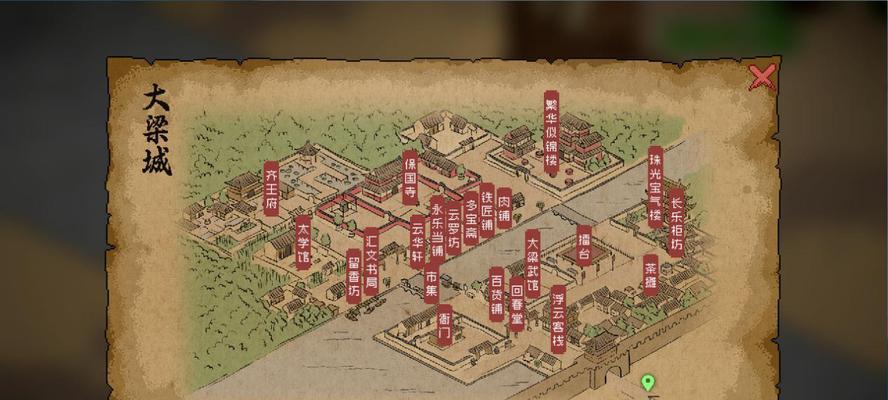Visit the 铁匠铺 blacksmith label

pyautogui.click(x=487, y=209)
